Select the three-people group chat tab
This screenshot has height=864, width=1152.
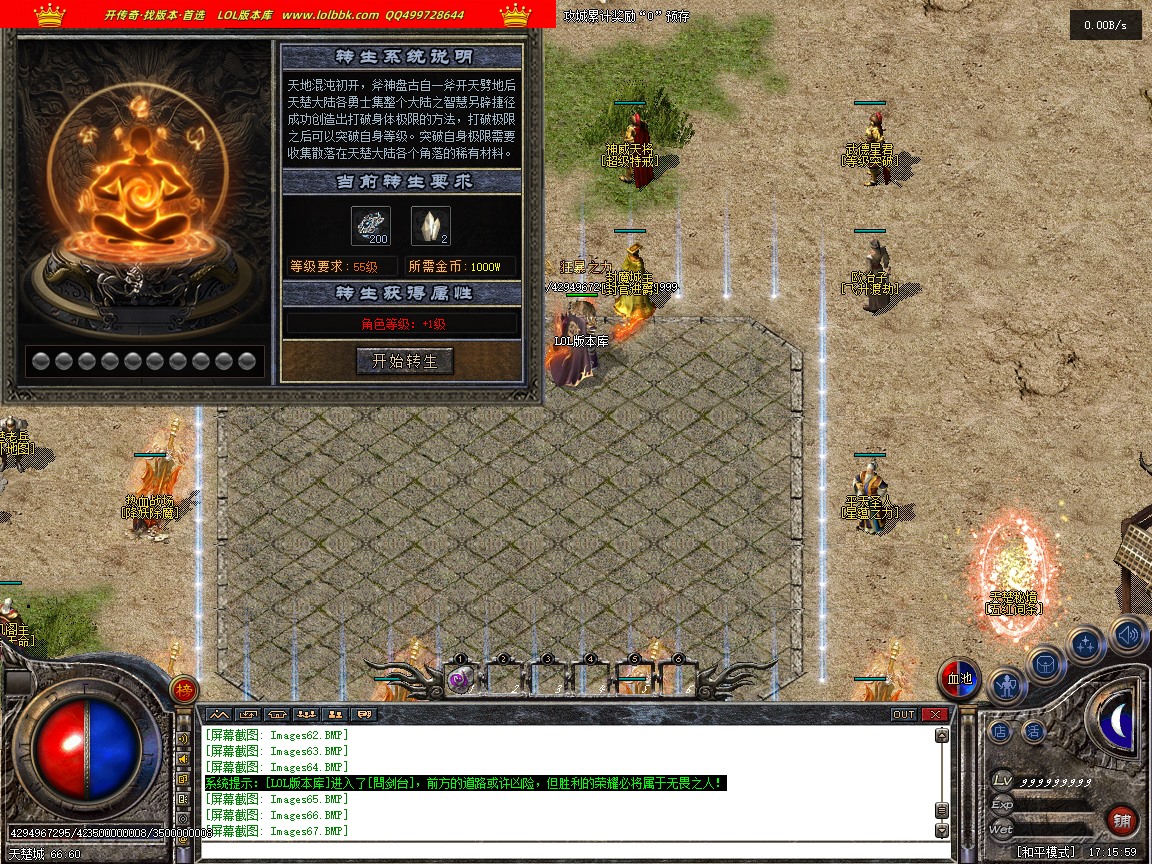306,715
